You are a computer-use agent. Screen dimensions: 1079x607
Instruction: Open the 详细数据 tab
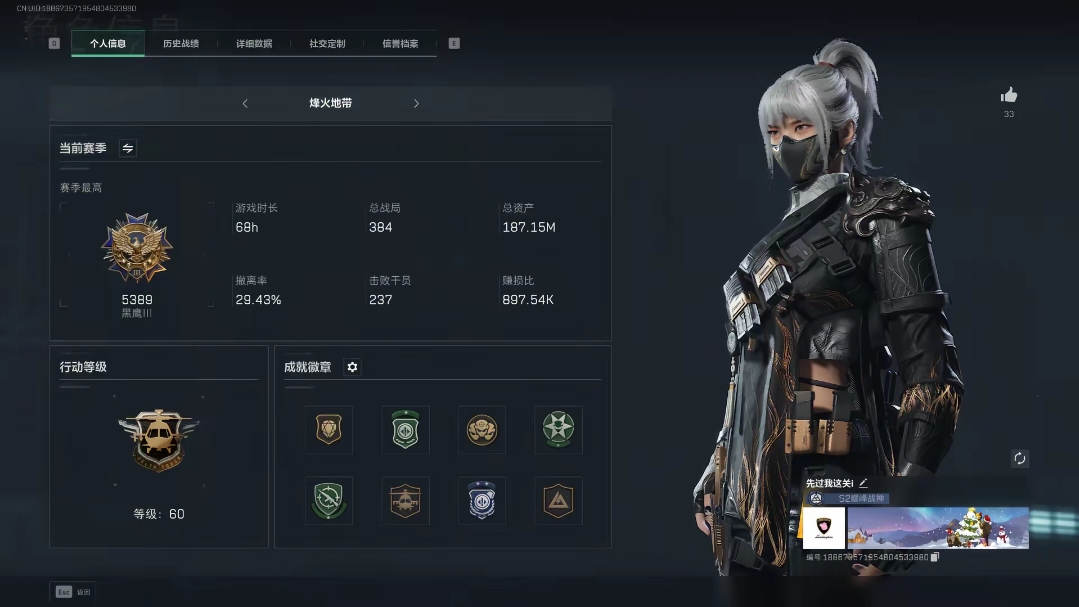[254, 44]
